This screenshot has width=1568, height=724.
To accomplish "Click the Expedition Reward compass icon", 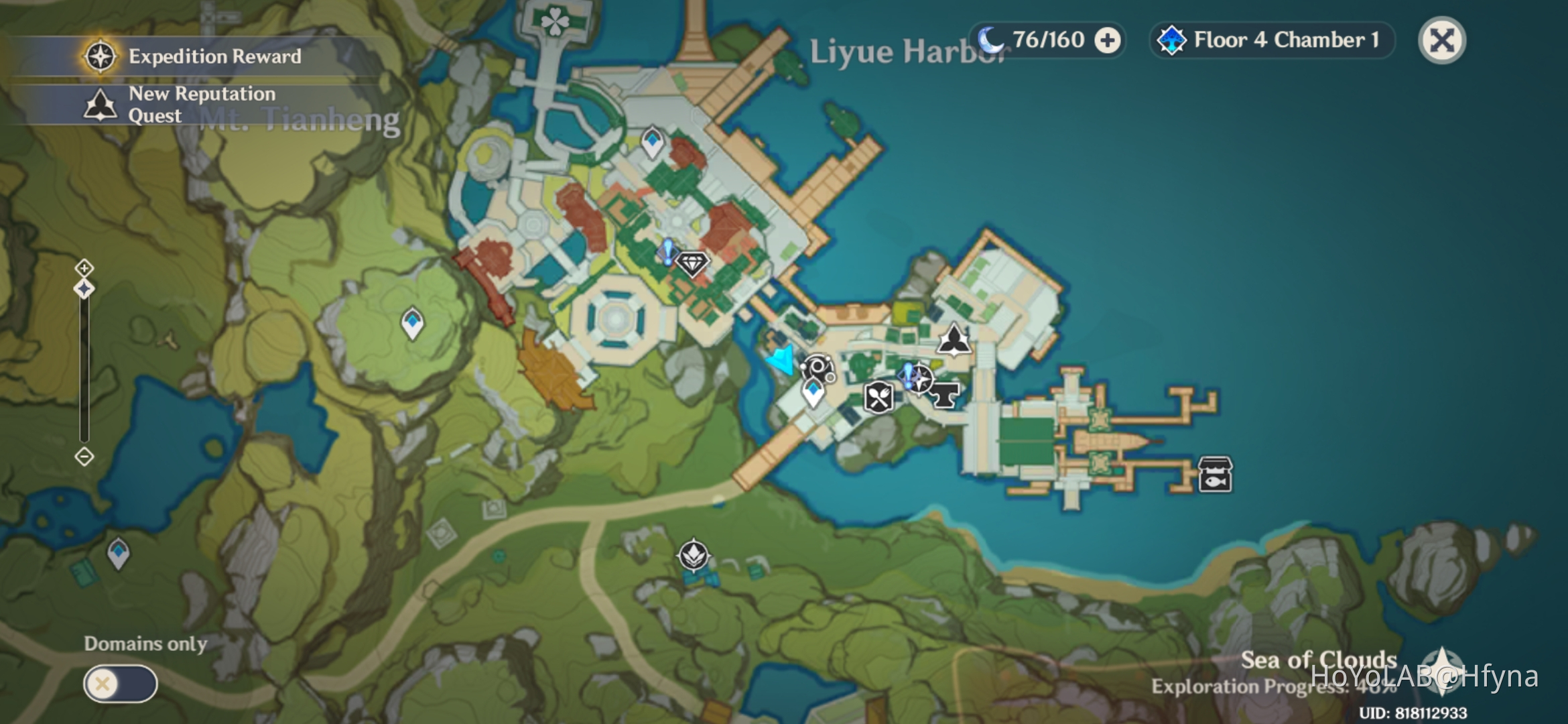I will [99, 56].
